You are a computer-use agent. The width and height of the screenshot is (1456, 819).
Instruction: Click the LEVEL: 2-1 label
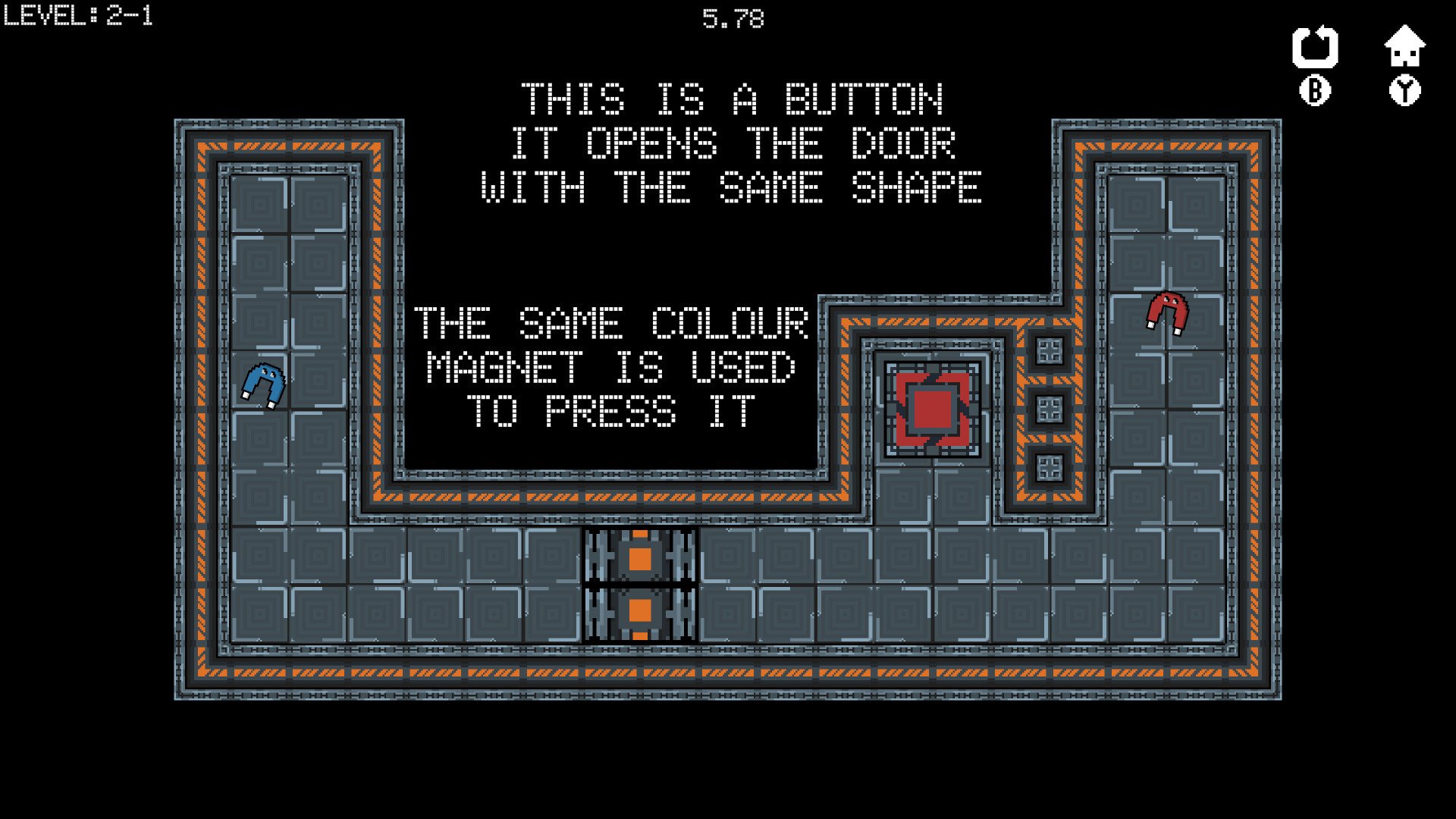point(76,15)
